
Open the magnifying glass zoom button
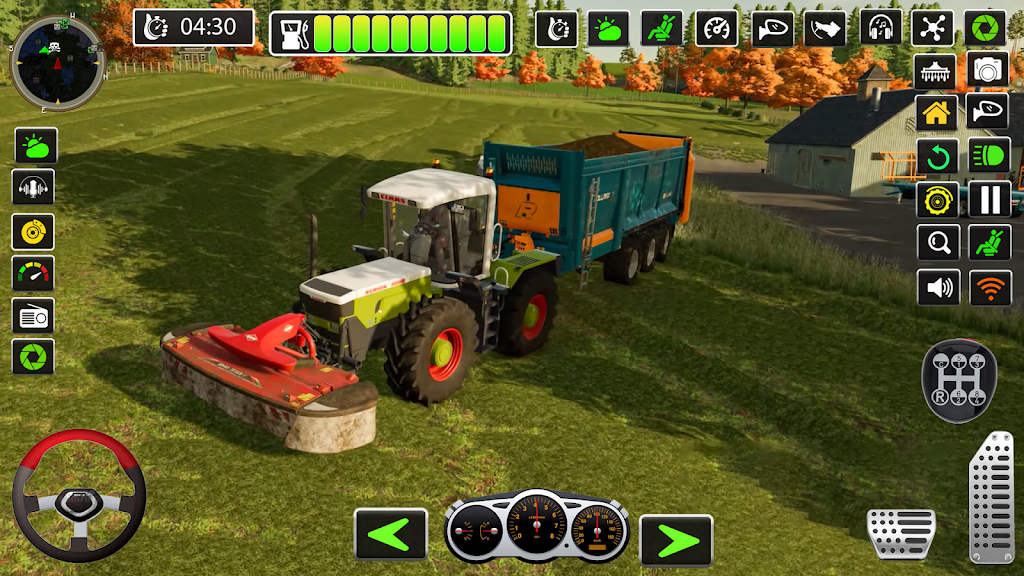click(937, 243)
